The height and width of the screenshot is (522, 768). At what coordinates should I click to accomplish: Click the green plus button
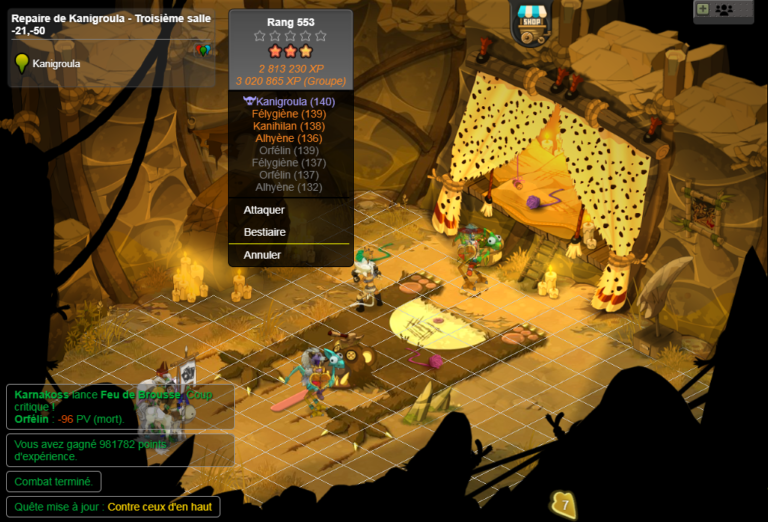702,9
